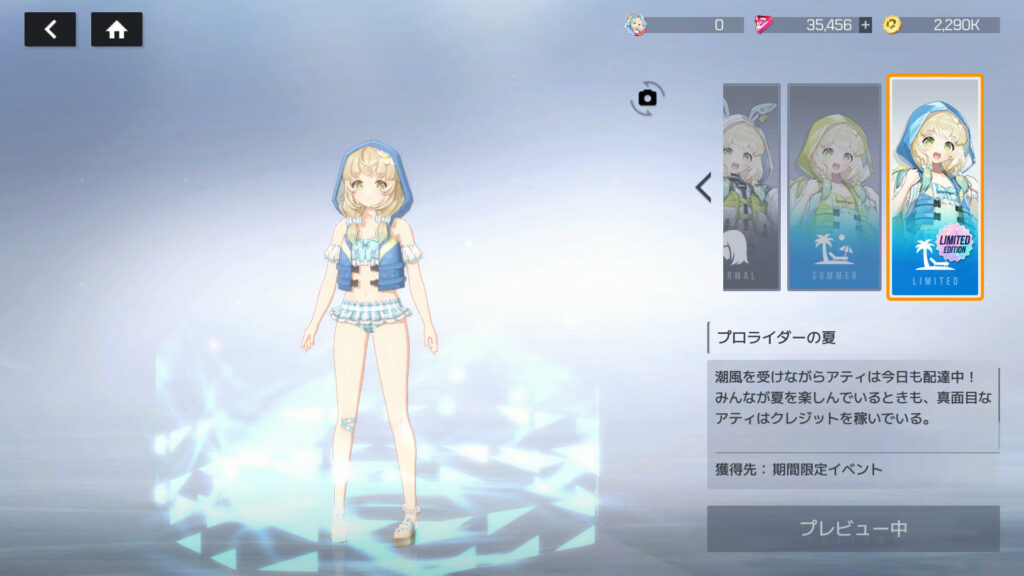
Task: Tap the plus button to add gems
Action: pyautogui.click(x=865, y=25)
